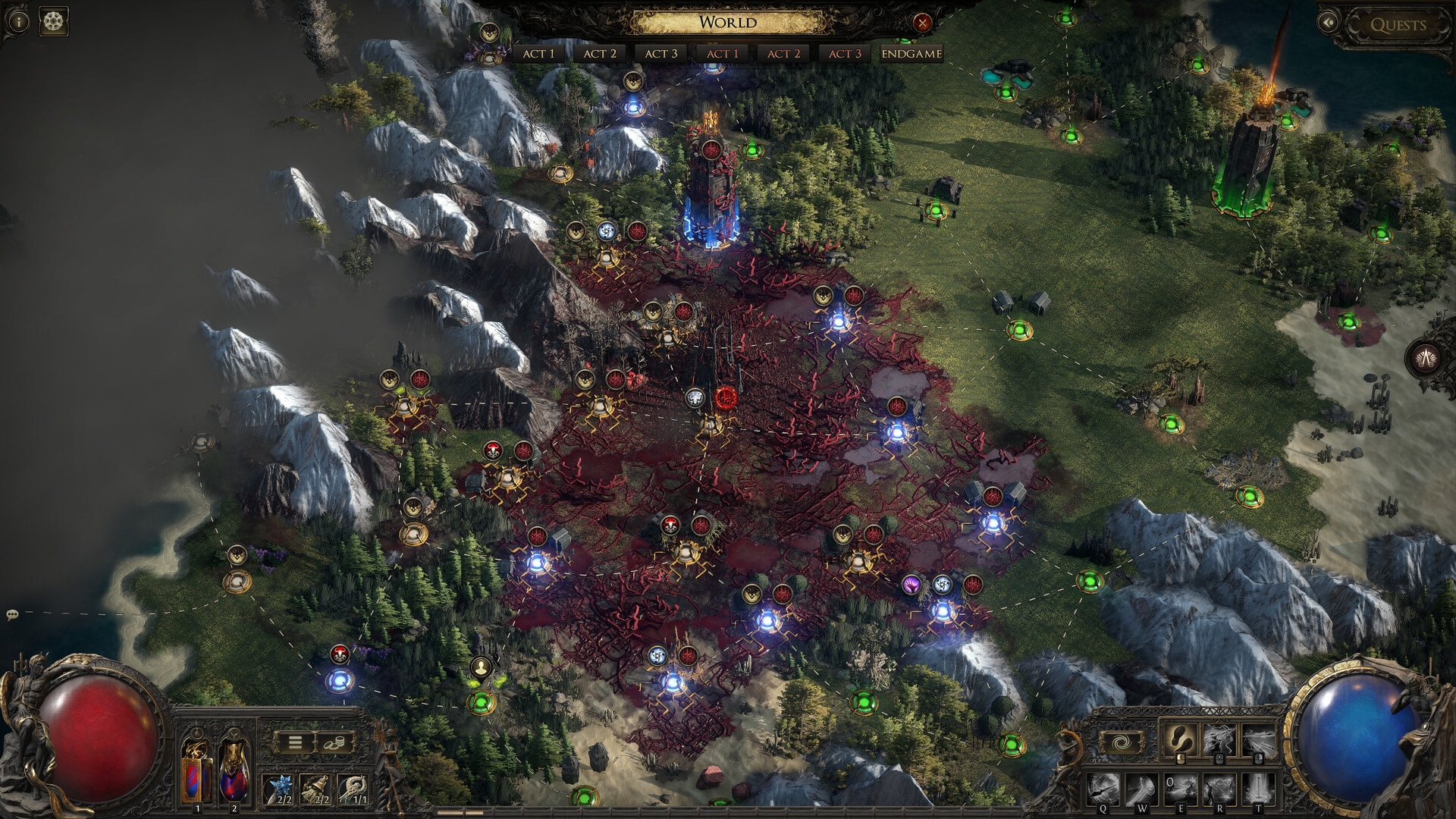Click the crystal charm showing 2/2
Image resolution: width=1456 pixels, height=819 pixels.
pyautogui.click(x=280, y=791)
